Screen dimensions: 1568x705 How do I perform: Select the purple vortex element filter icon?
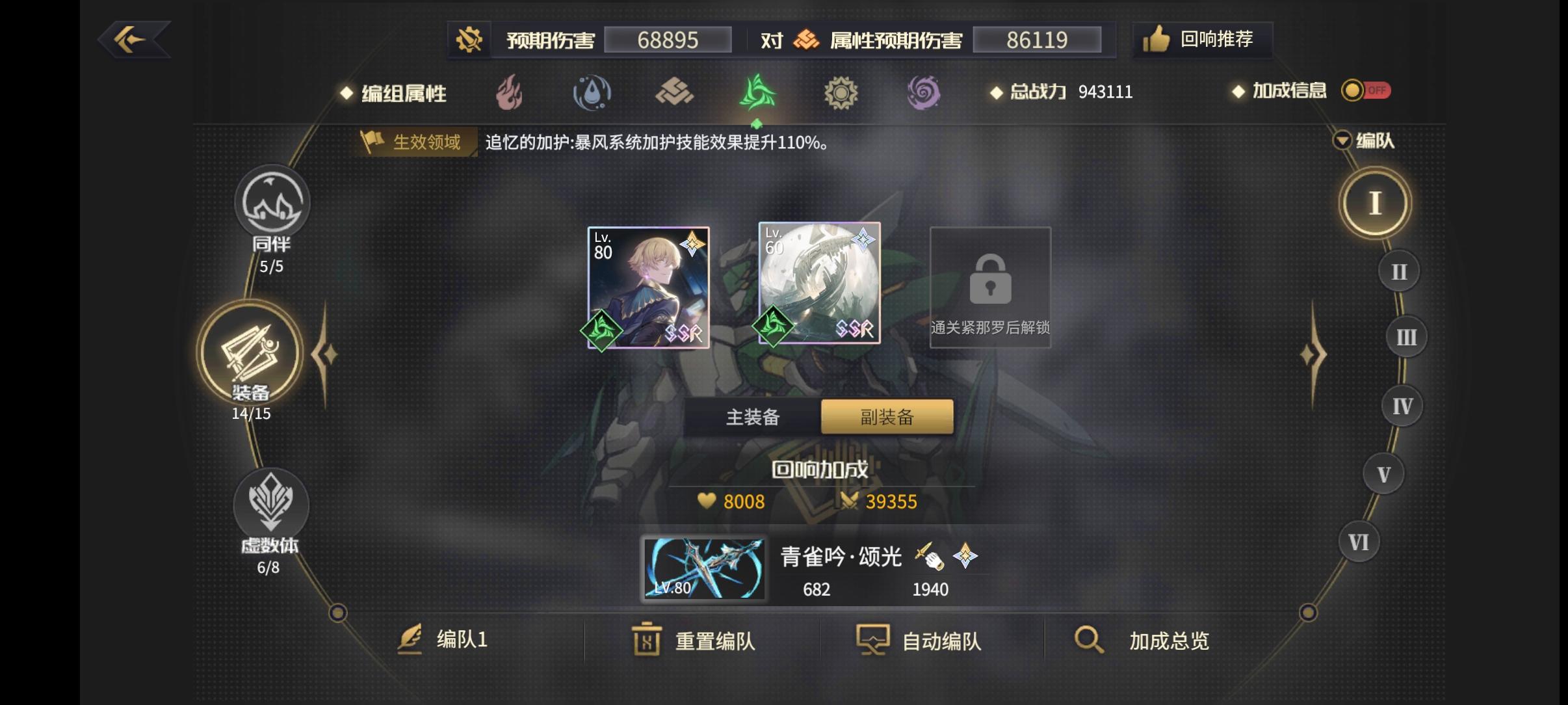point(924,93)
